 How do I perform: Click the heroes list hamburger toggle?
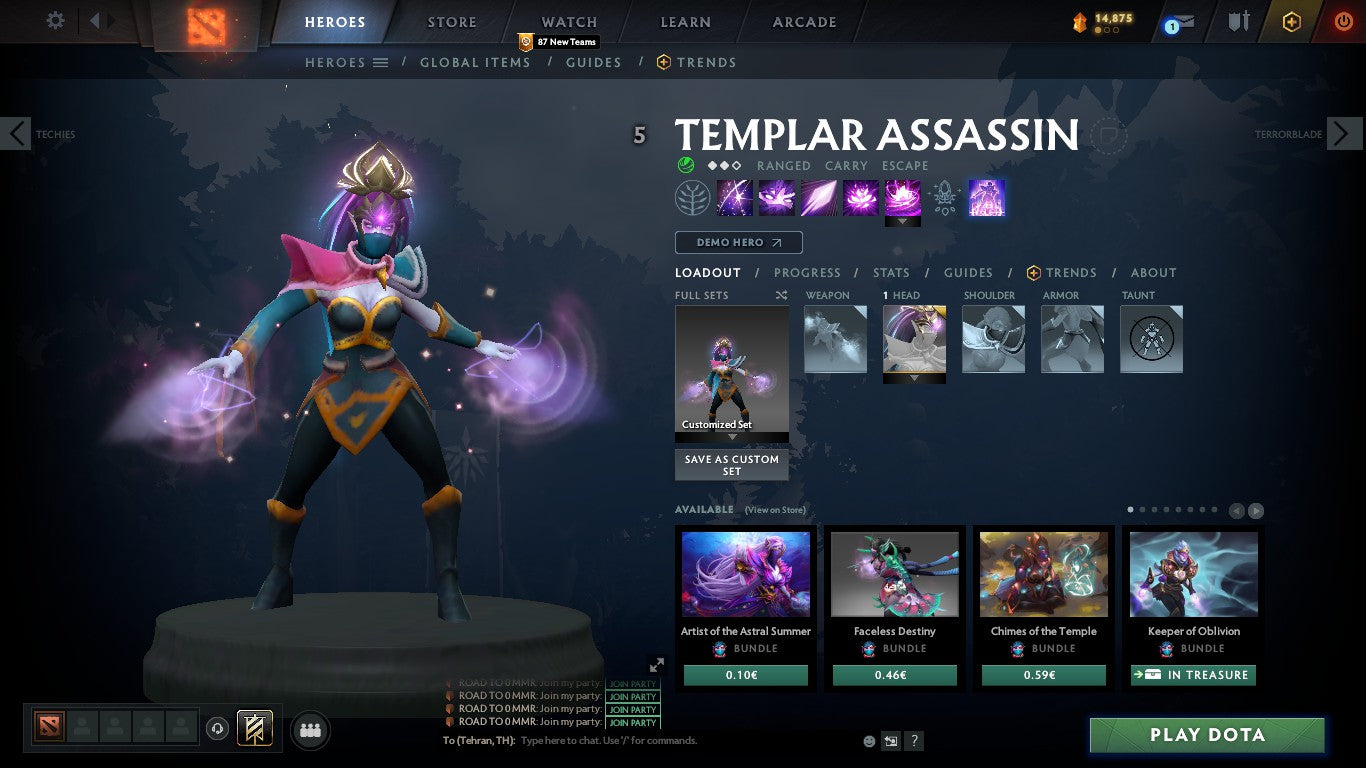tap(379, 62)
